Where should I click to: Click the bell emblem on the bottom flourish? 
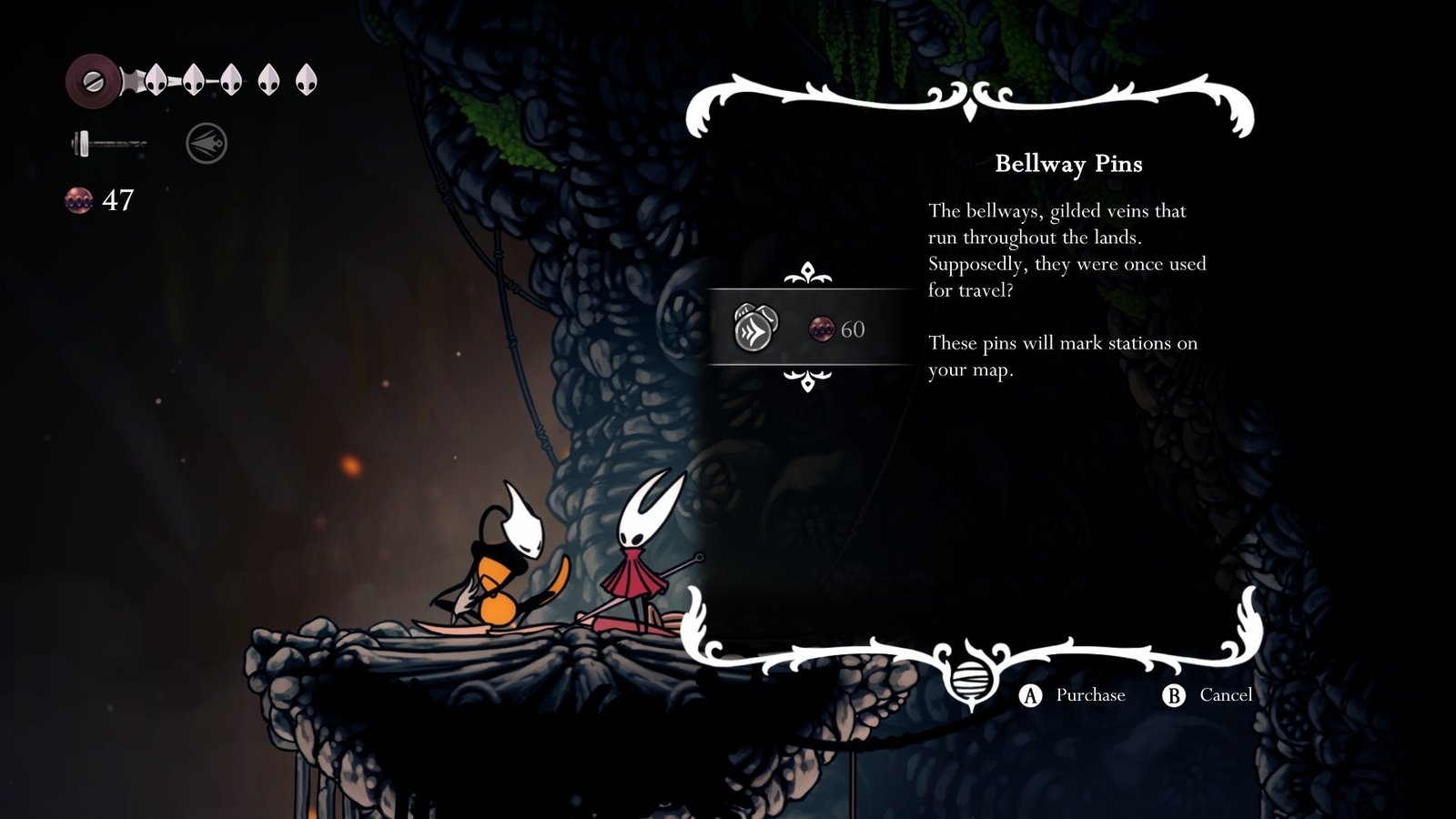(x=972, y=678)
